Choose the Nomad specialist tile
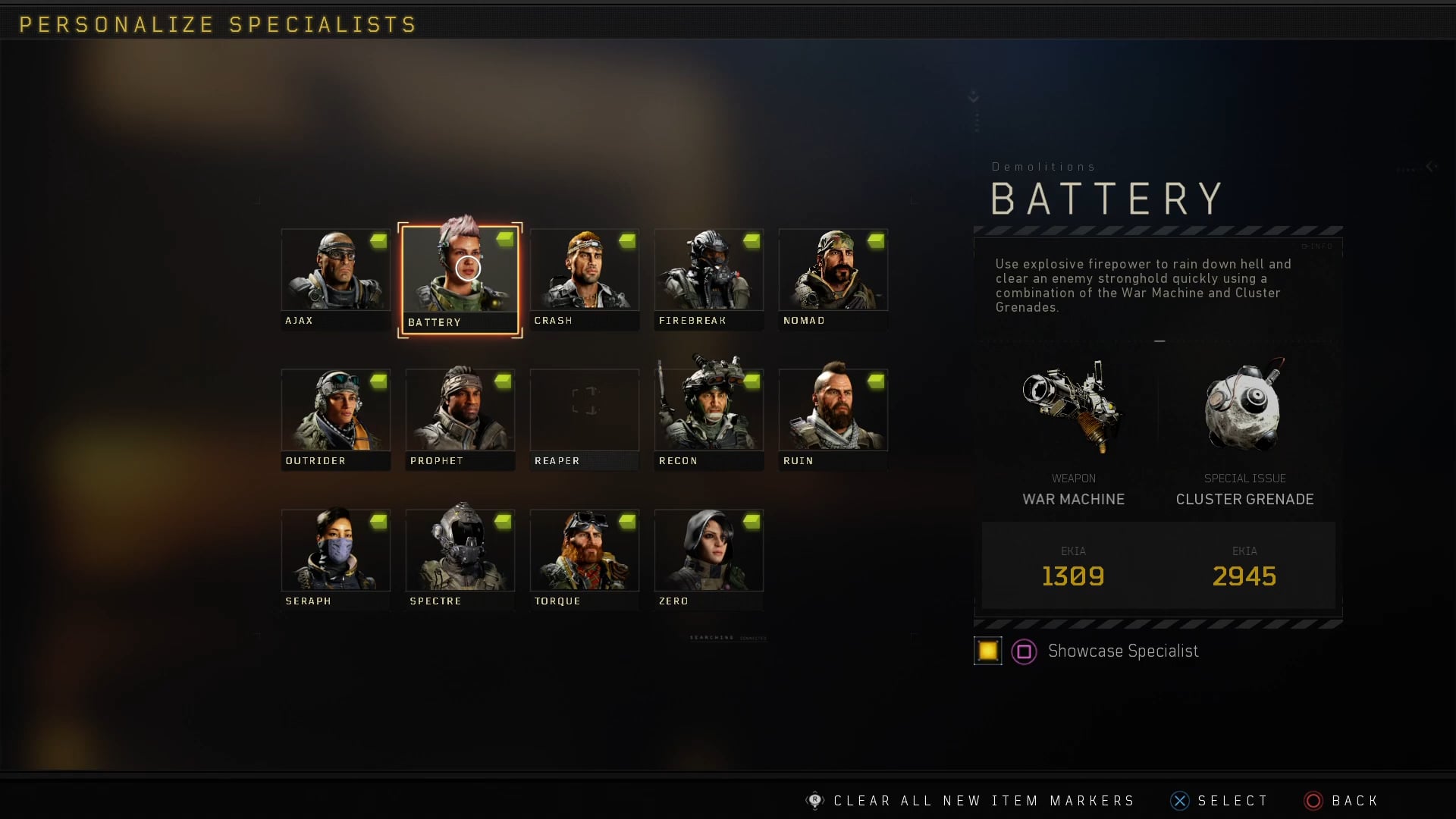The width and height of the screenshot is (1456, 819). 833,278
